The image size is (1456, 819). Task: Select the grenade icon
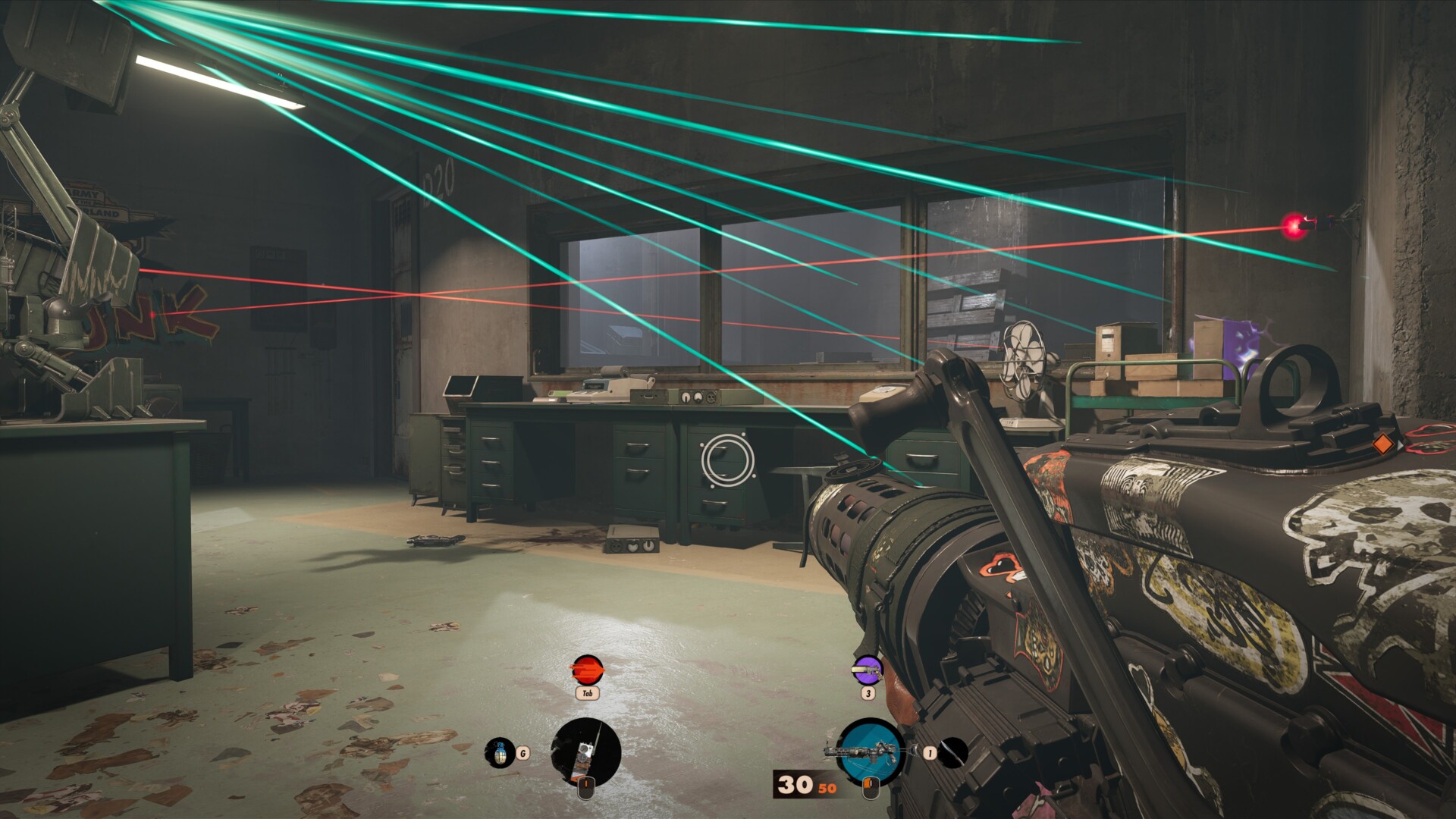pos(499,753)
